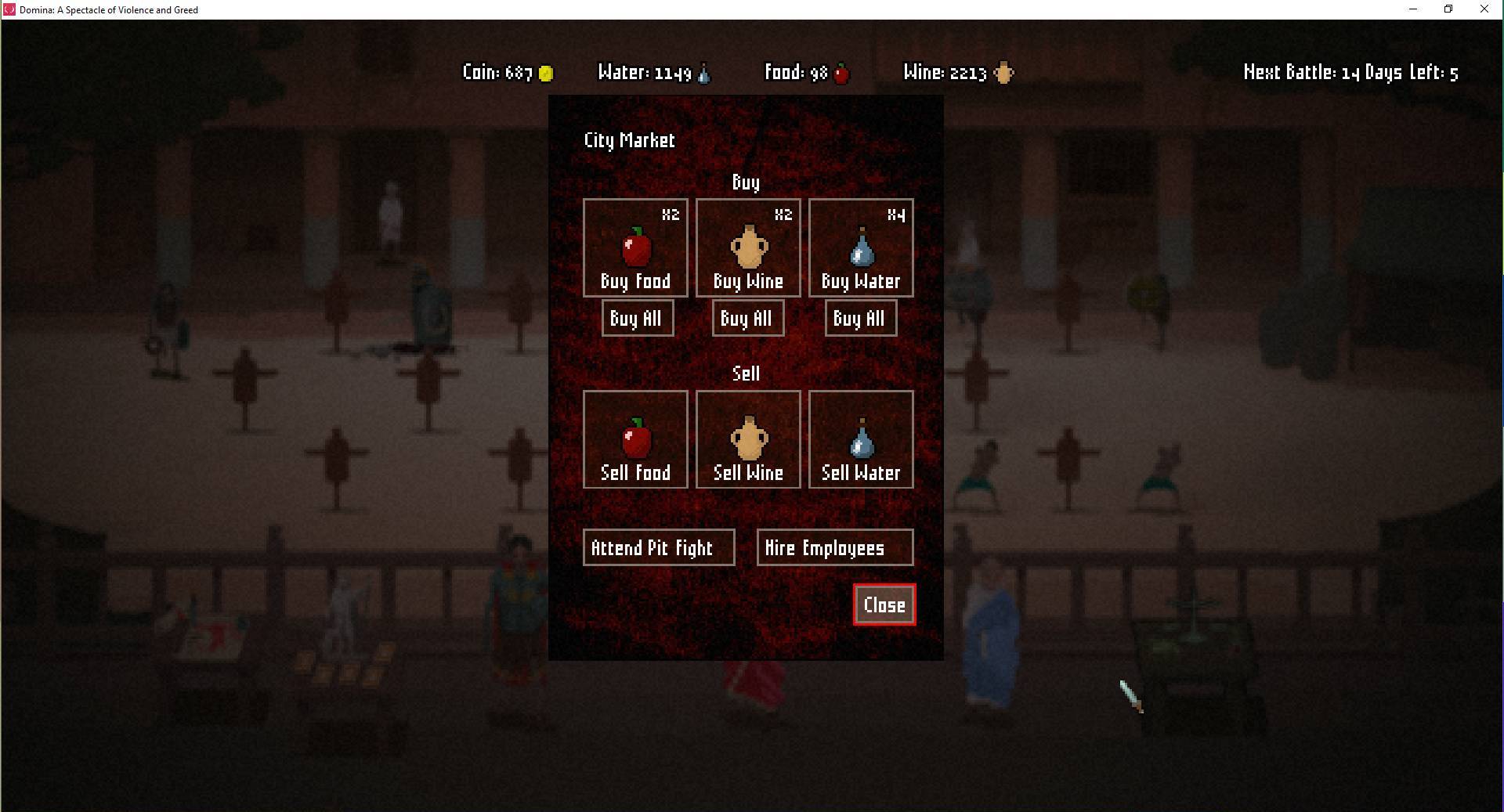Buy All food supplies
1504x812 pixels.
(x=637, y=318)
